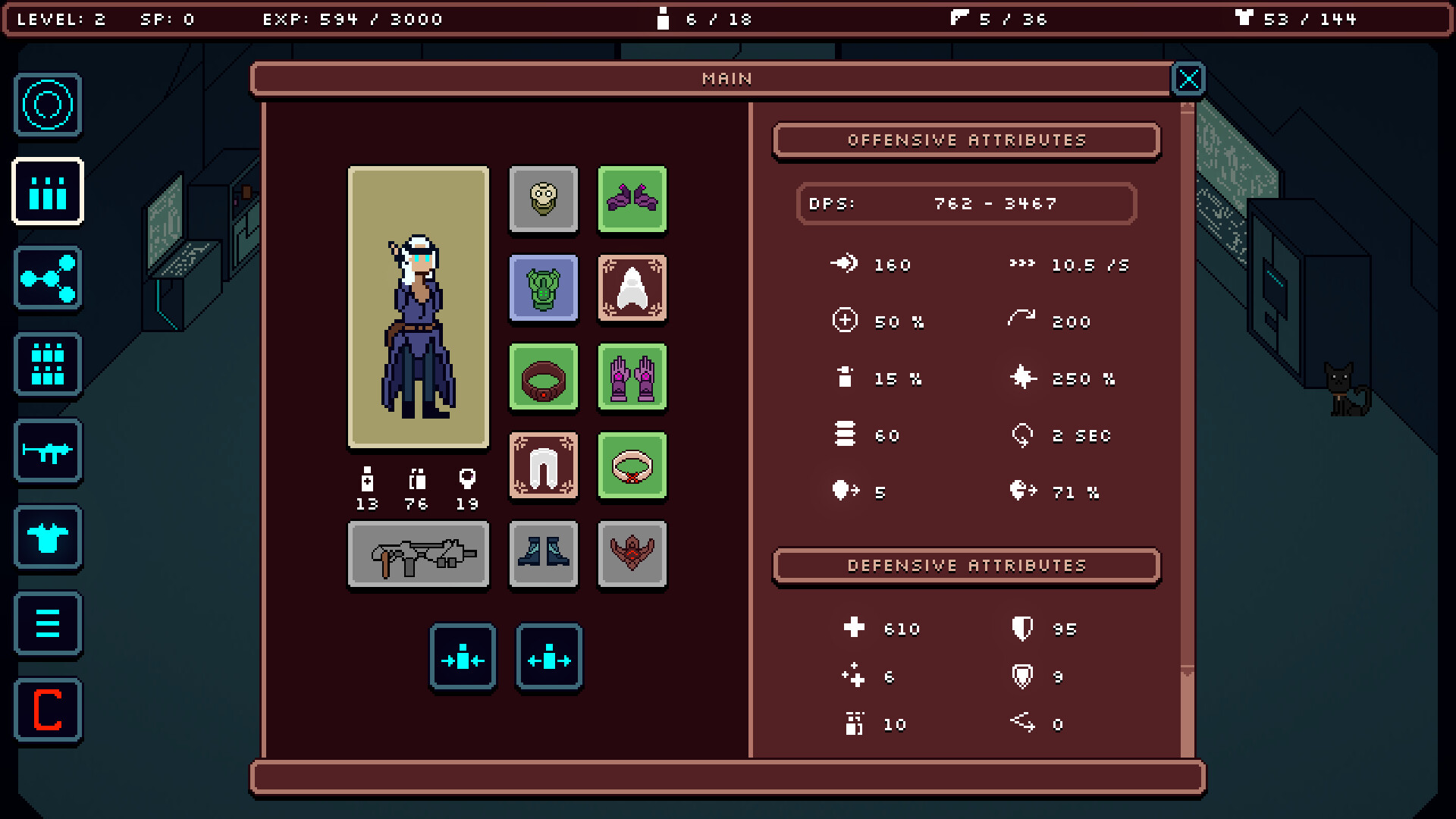Image resolution: width=1456 pixels, height=819 pixels.
Task: Click the white cape equipment slot
Action: coord(632,288)
